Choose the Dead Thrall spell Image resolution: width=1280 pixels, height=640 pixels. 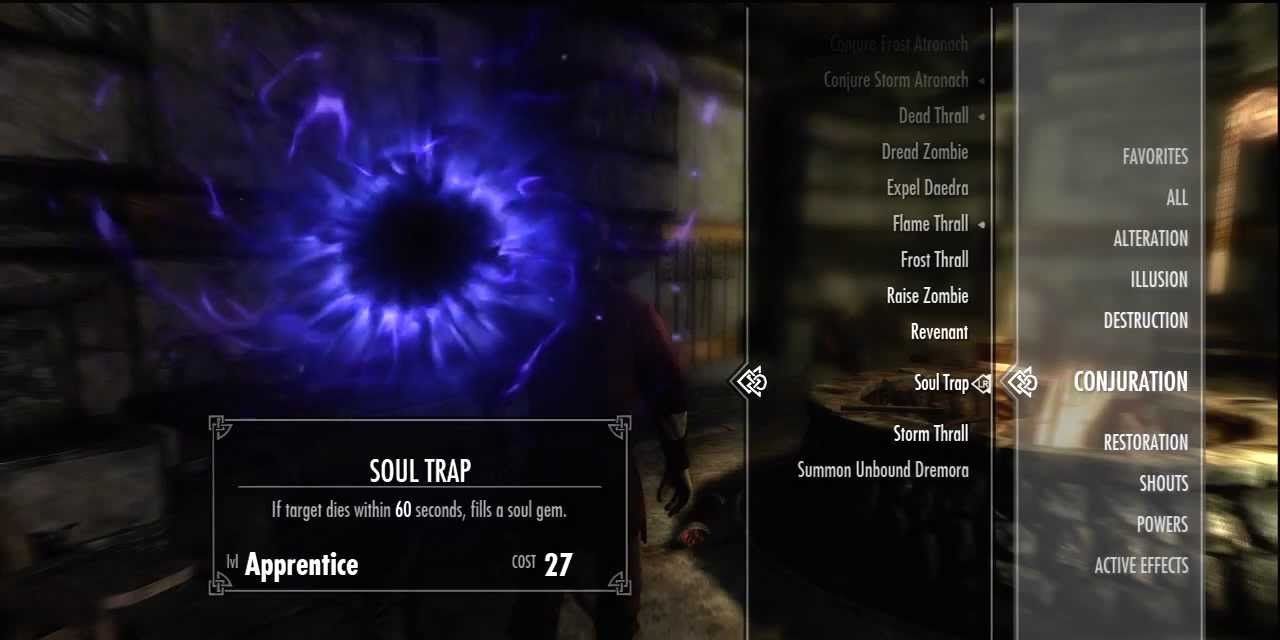click(x=932, y=116)
